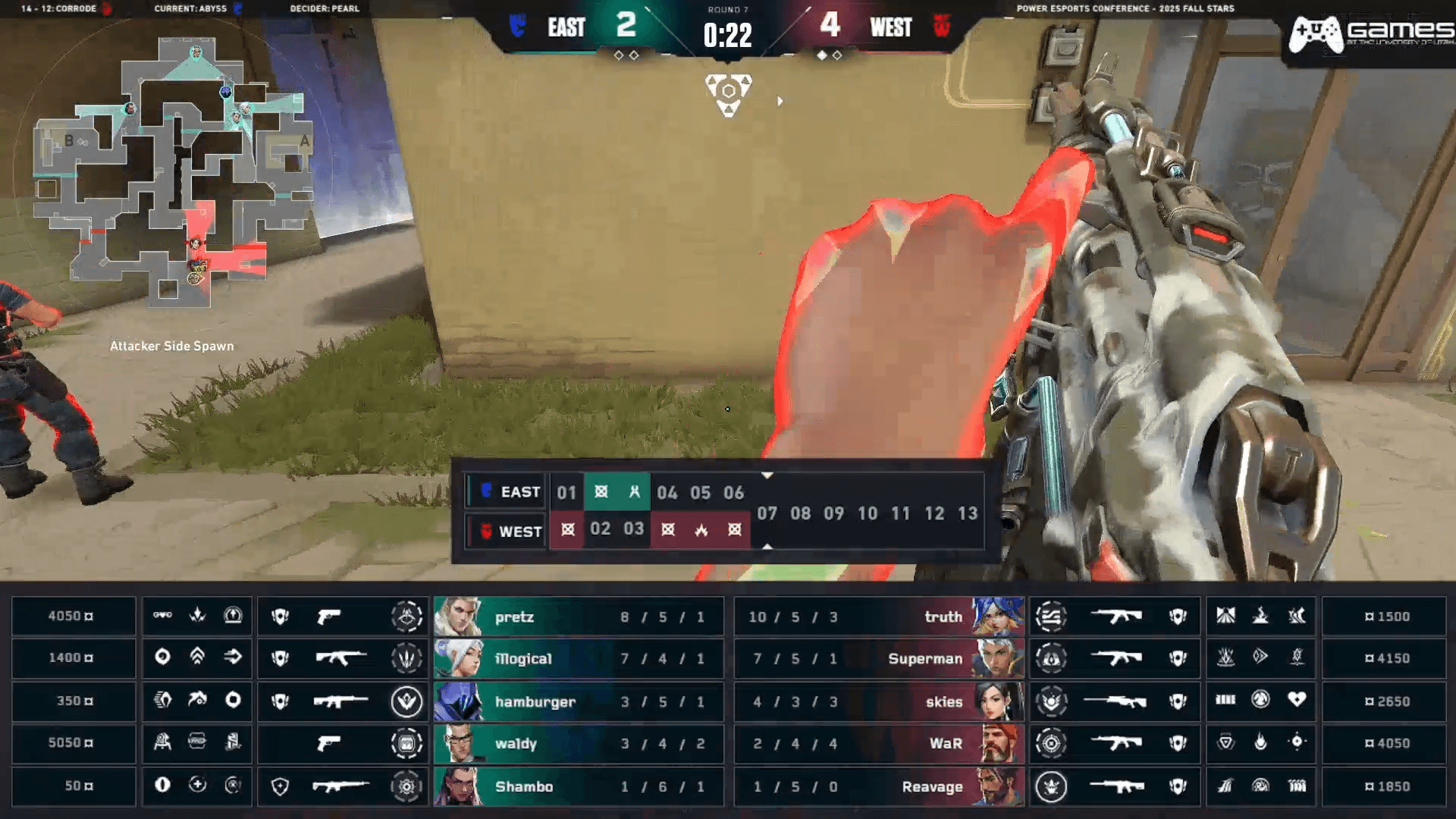This screenshot has width=1456, height=819.
Task: Click the U Games logo
Action: click(1370, 34)
